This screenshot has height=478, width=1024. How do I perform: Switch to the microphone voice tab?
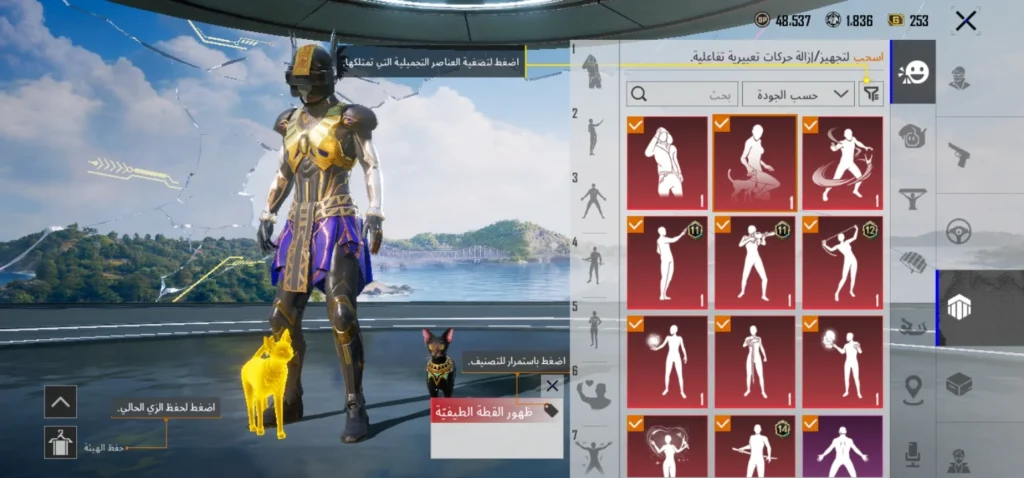pos(913,453)
